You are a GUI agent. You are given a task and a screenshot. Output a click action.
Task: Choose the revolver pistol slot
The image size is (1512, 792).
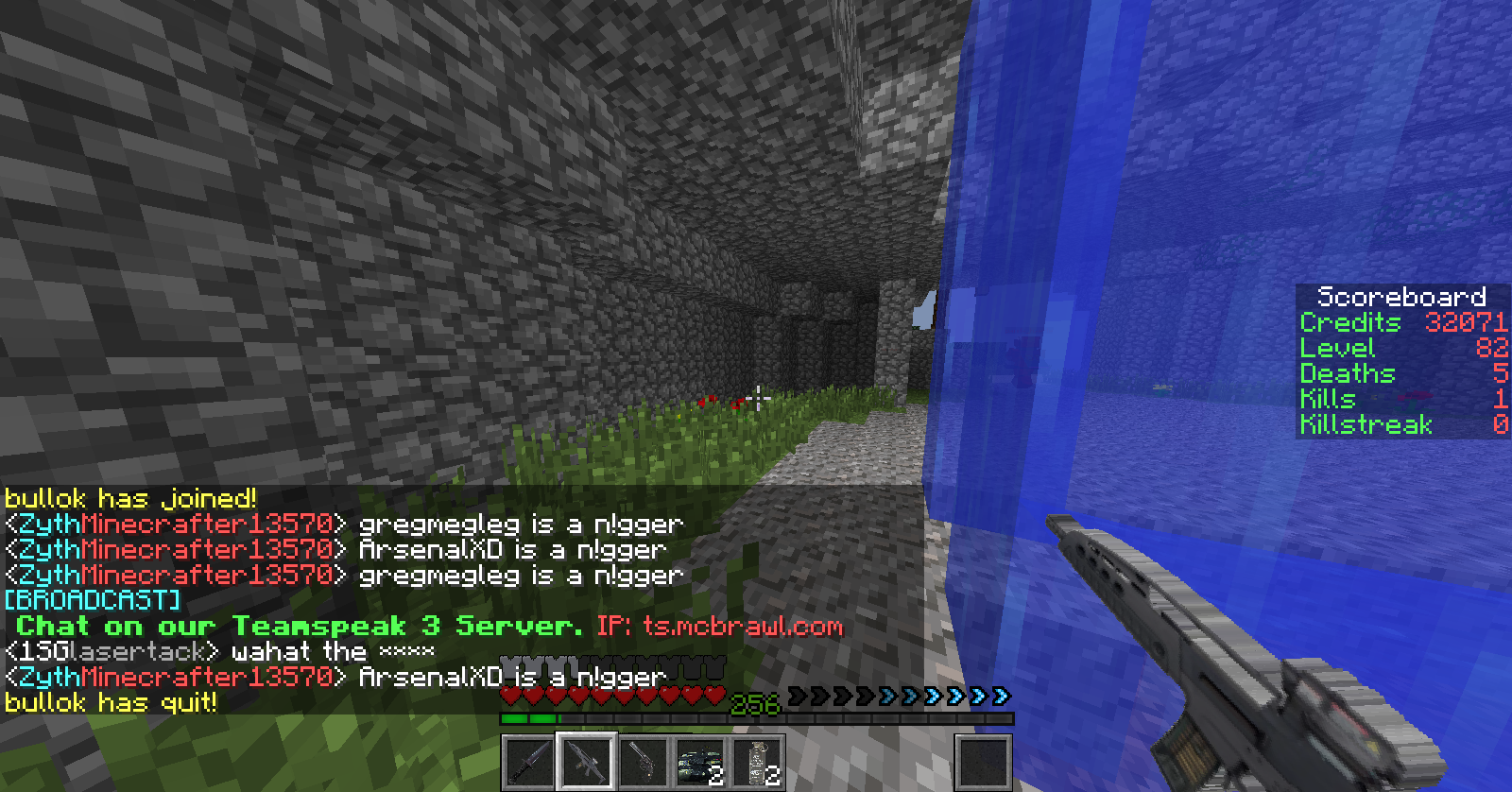point(643,762)
